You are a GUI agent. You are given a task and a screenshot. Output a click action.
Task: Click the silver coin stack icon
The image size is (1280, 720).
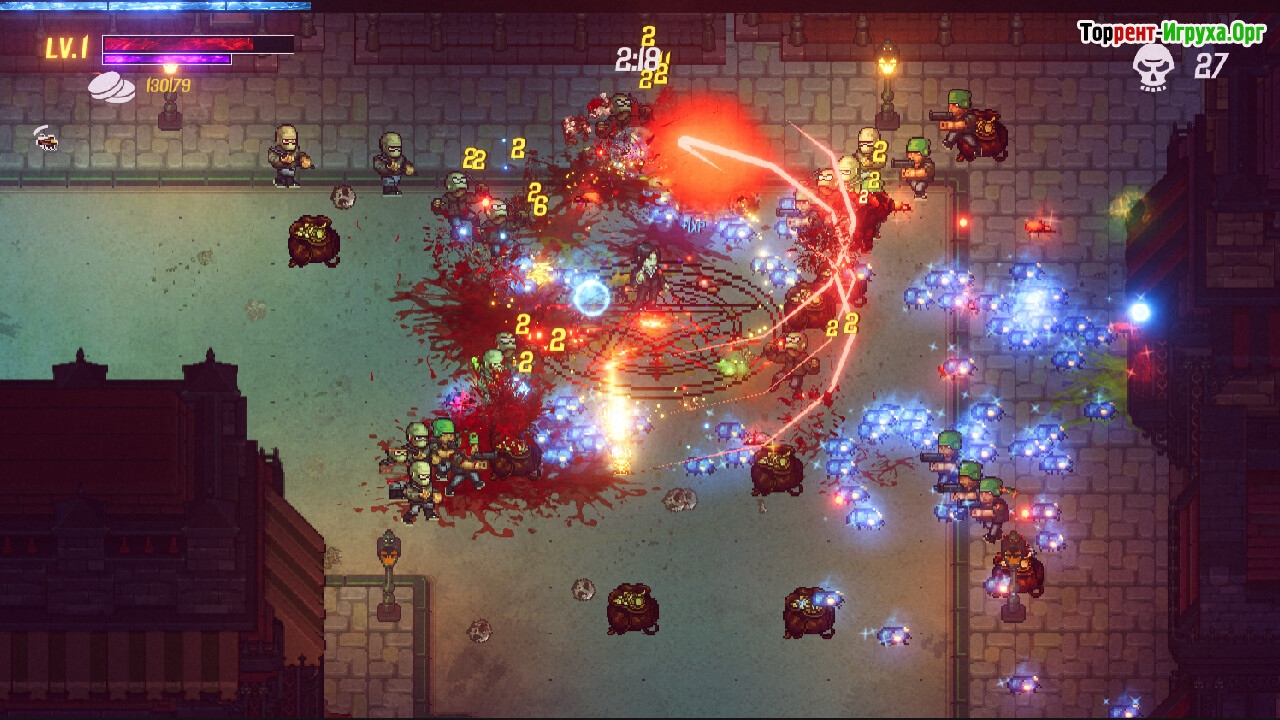[x=111, y=87]
